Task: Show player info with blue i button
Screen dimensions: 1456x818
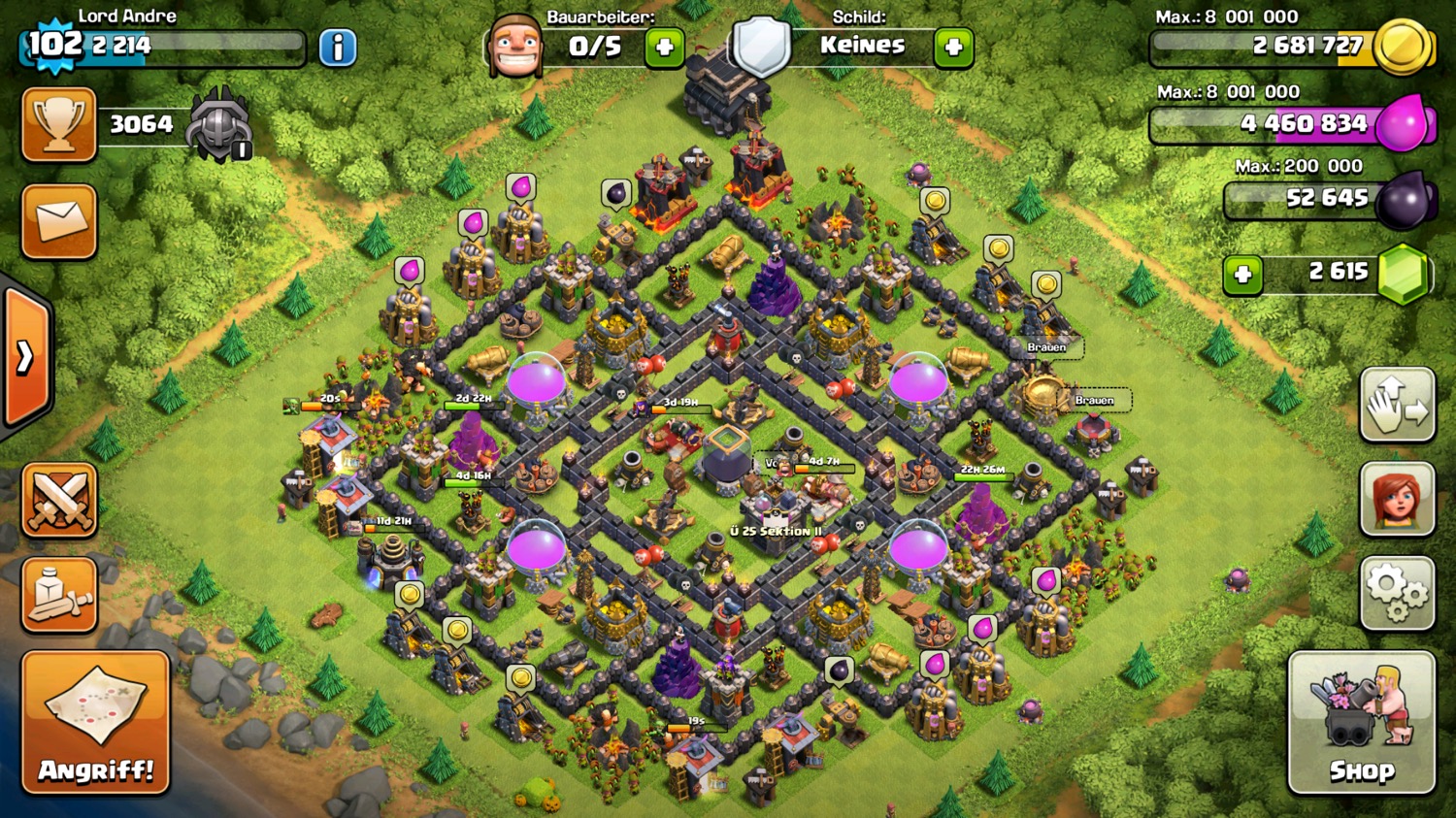Action: tap(338, 48)
